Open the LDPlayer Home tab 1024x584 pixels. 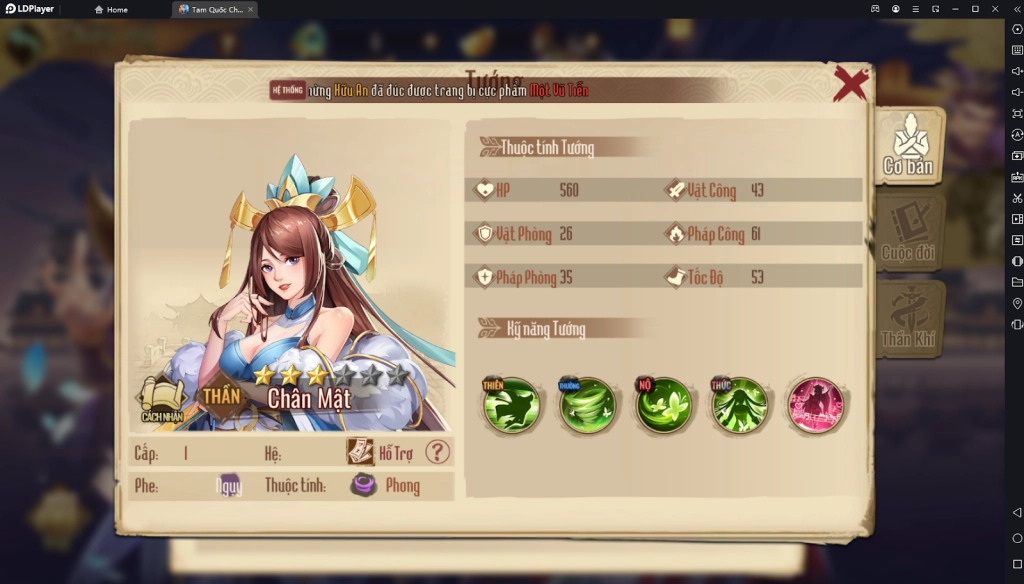111,9
